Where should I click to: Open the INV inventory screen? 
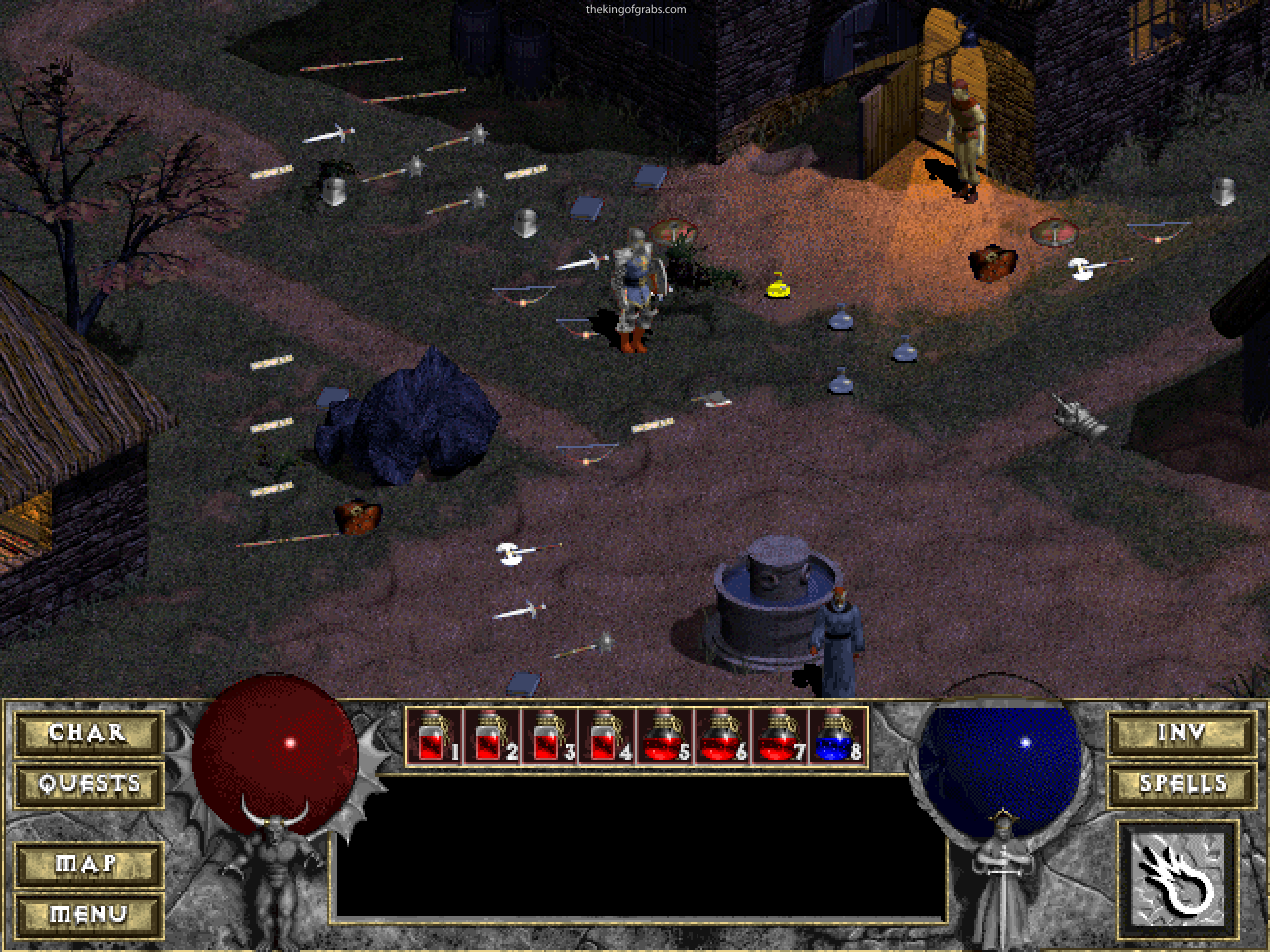1183,734
